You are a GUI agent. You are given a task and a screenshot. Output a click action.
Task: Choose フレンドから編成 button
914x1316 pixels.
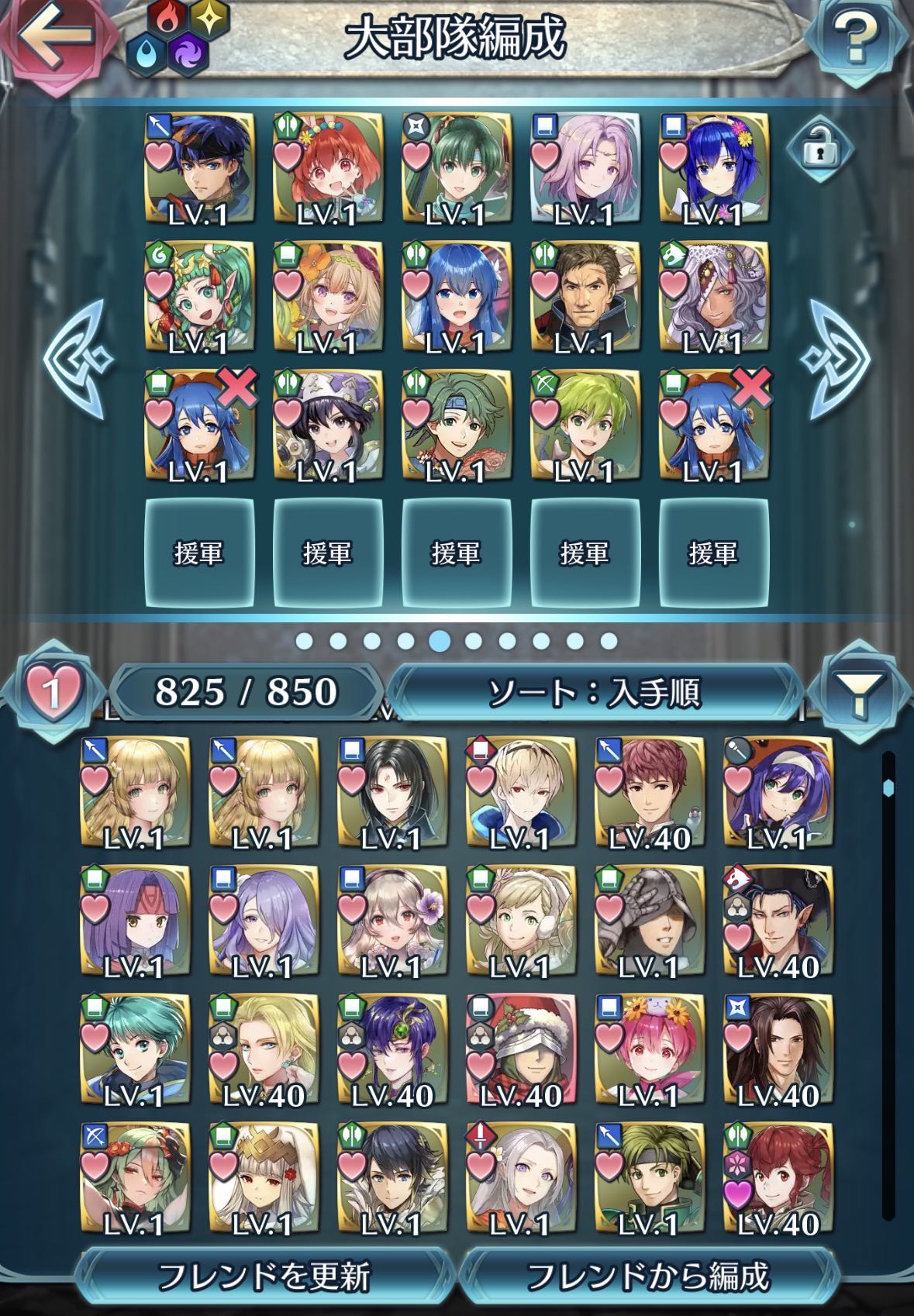tap(648, 1276)
